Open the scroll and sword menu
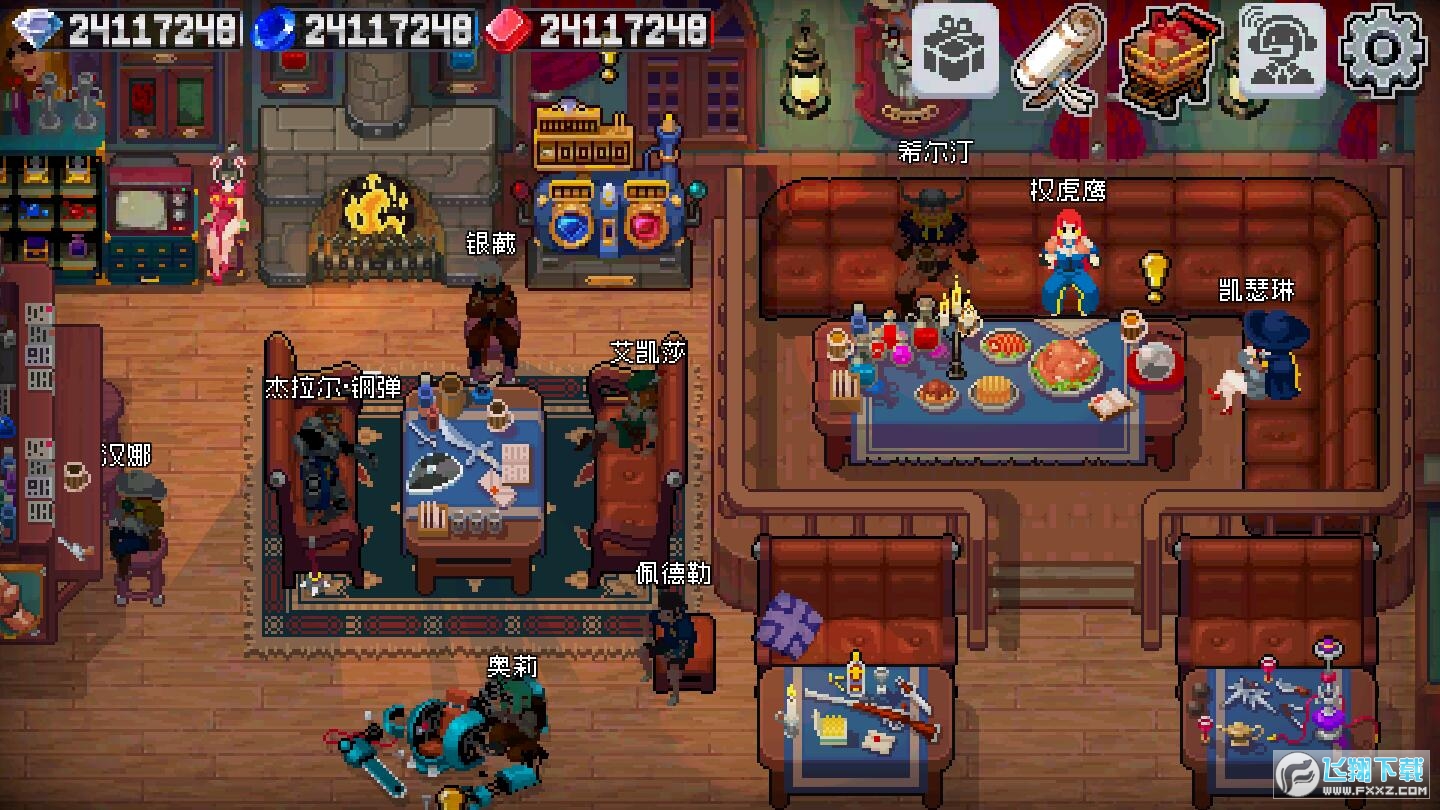The image size is (1440, 810). click(x=1058, y=56)
